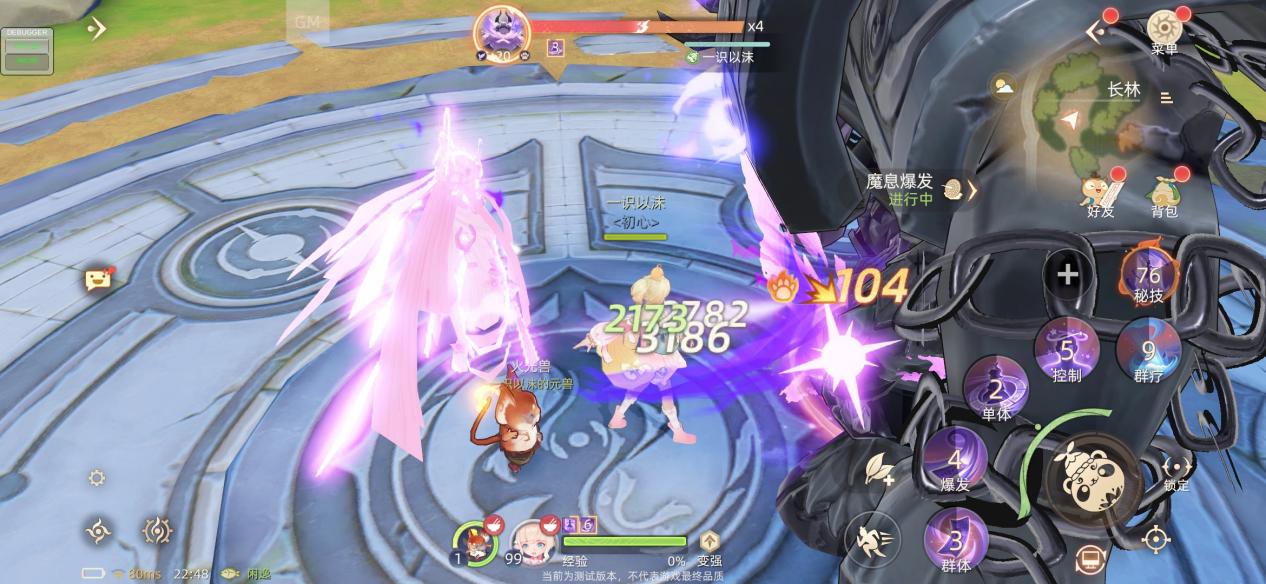Viewport: 1266px width, 584px height.
Task: Open the 背包 backpack
Action: tap(1164, 193)
